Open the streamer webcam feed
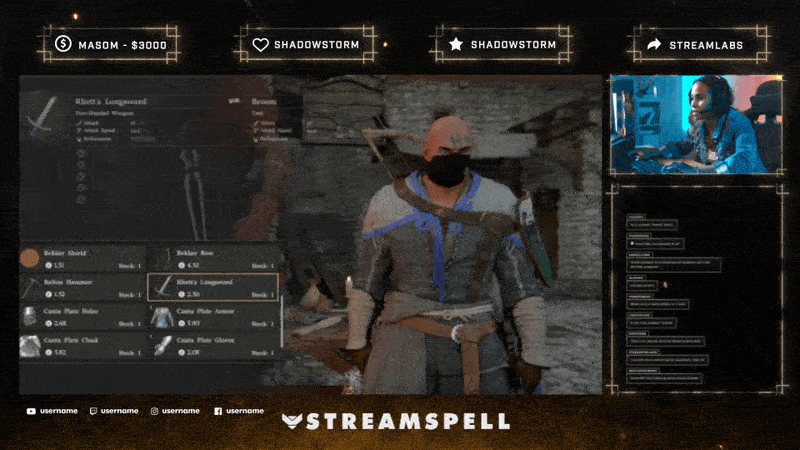 click(x=695, y=124)
